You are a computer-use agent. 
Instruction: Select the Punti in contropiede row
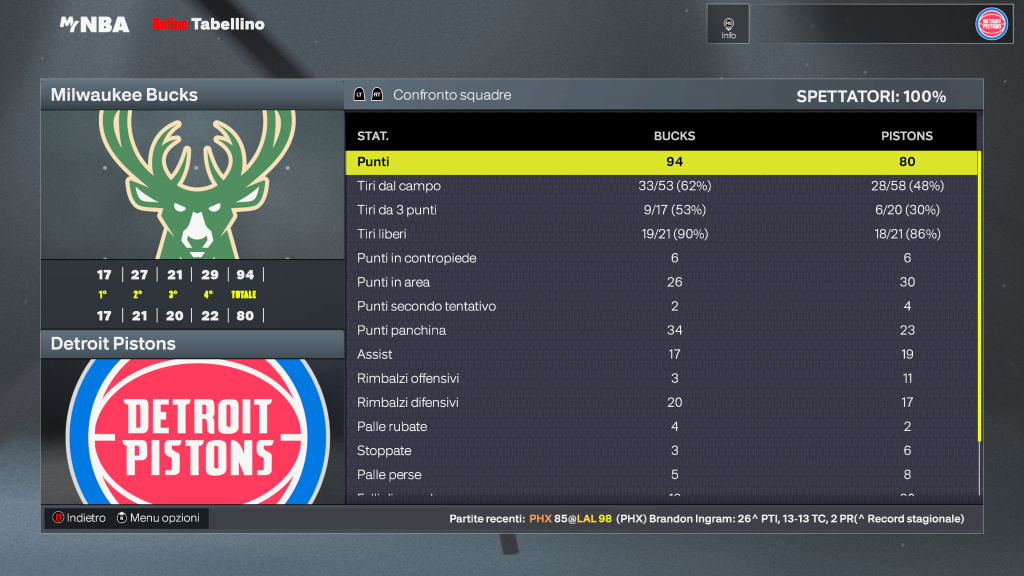click(x=660, y=258)
